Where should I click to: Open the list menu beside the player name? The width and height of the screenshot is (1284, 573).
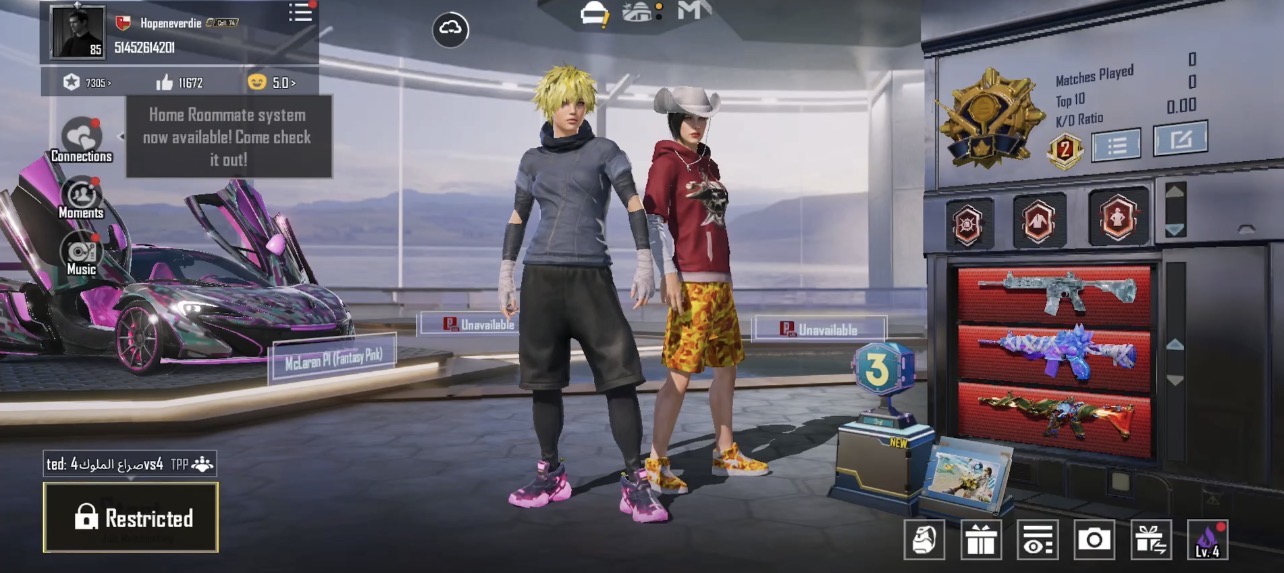(x=300, y=12)
